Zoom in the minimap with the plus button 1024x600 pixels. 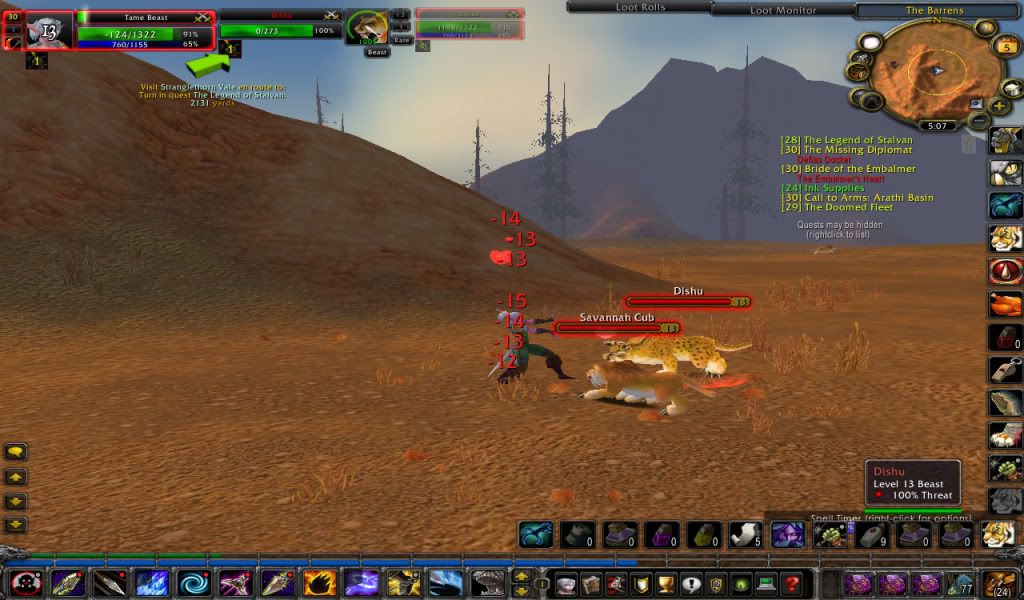pyautogui.click(x=1000, y=105)
